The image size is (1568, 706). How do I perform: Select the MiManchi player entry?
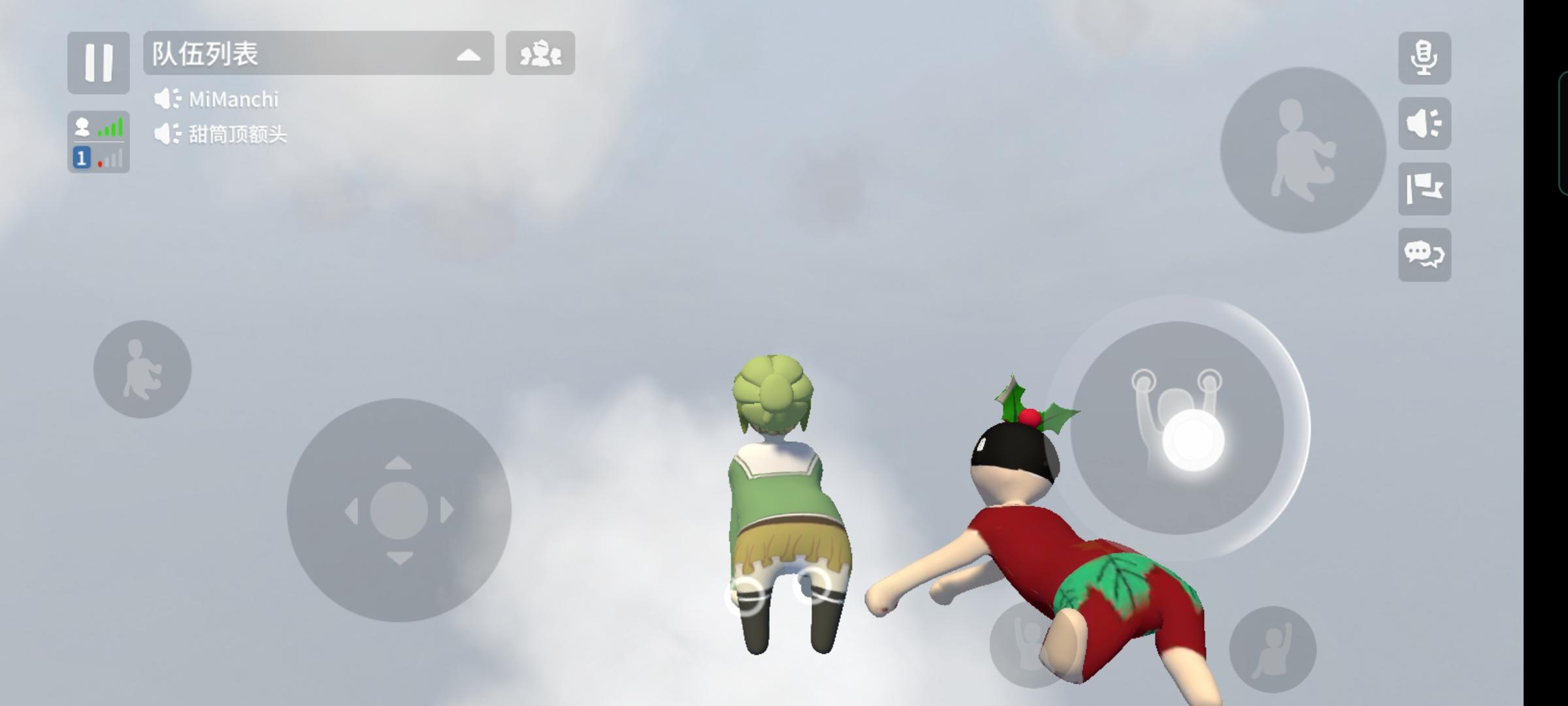(234, 98)
